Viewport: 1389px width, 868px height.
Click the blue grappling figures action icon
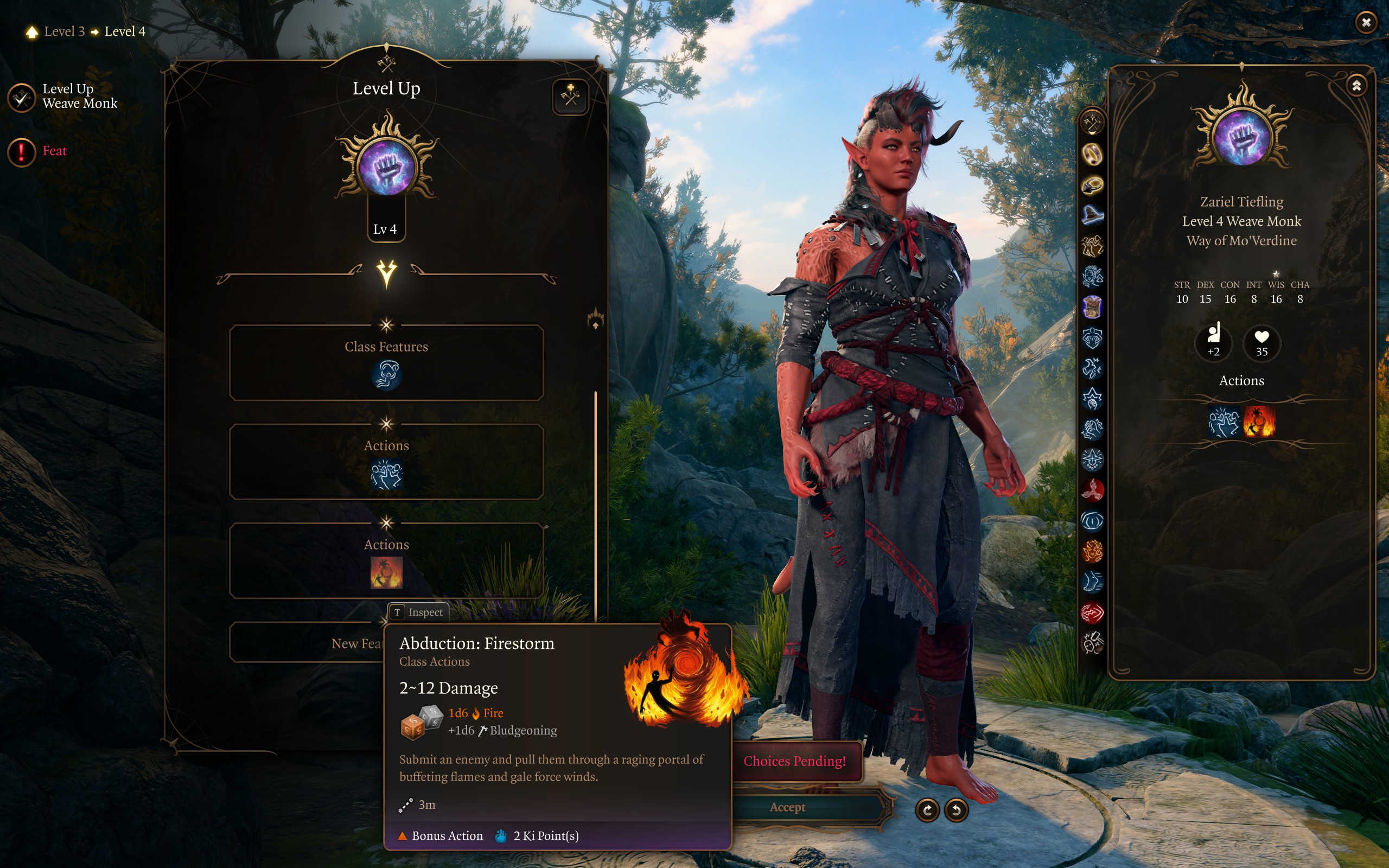click(x=386, y=475)
